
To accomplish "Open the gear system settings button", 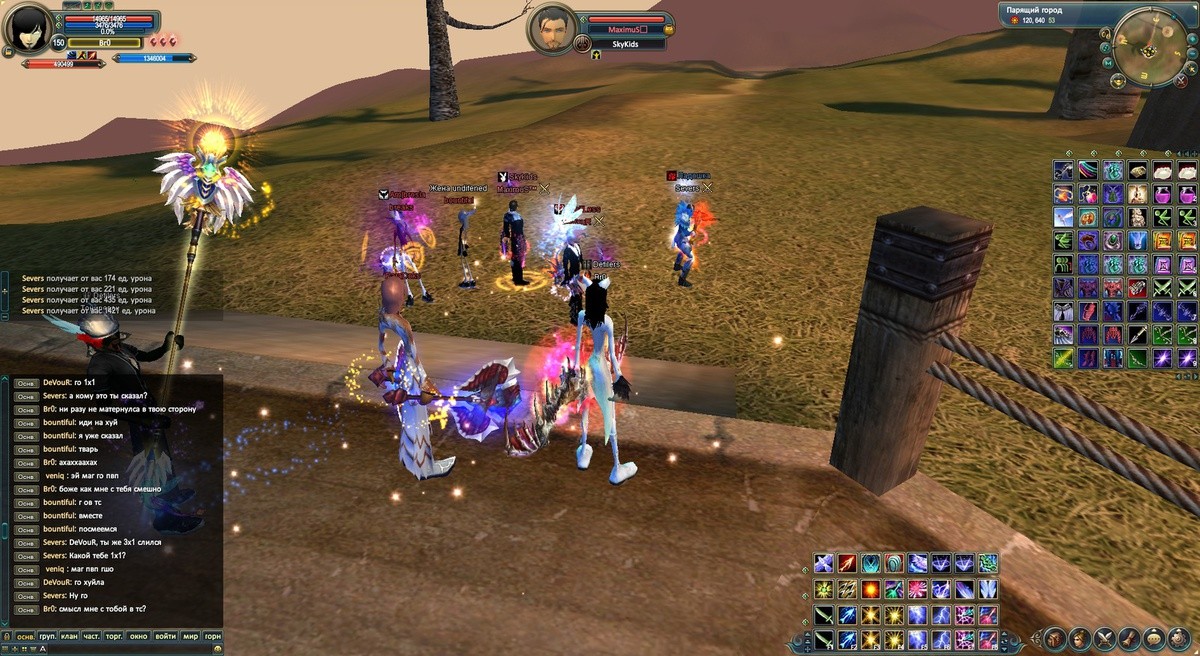I will (x=1179, y=638).
